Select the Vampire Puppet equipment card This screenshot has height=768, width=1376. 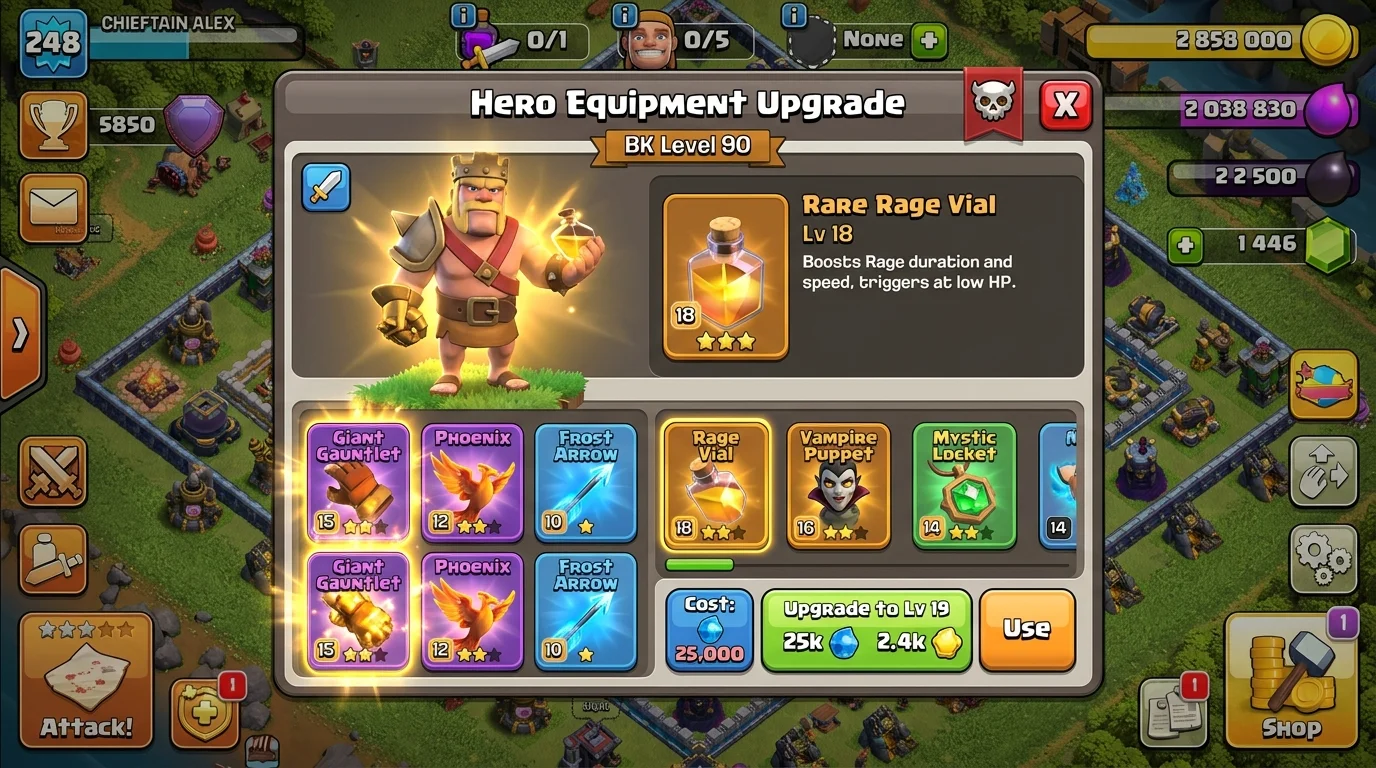[x=838, y=486]
